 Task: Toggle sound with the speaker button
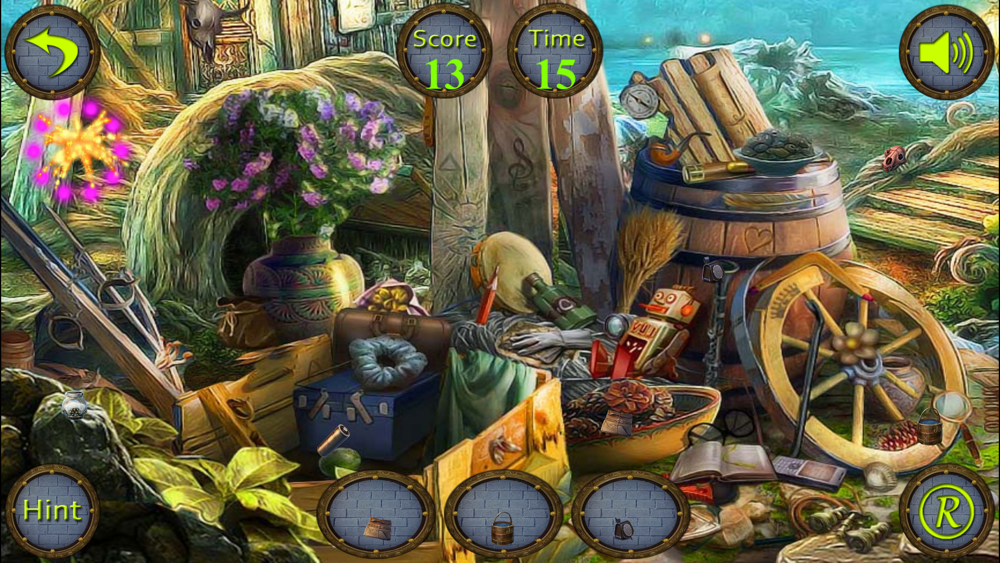[946, 52]
